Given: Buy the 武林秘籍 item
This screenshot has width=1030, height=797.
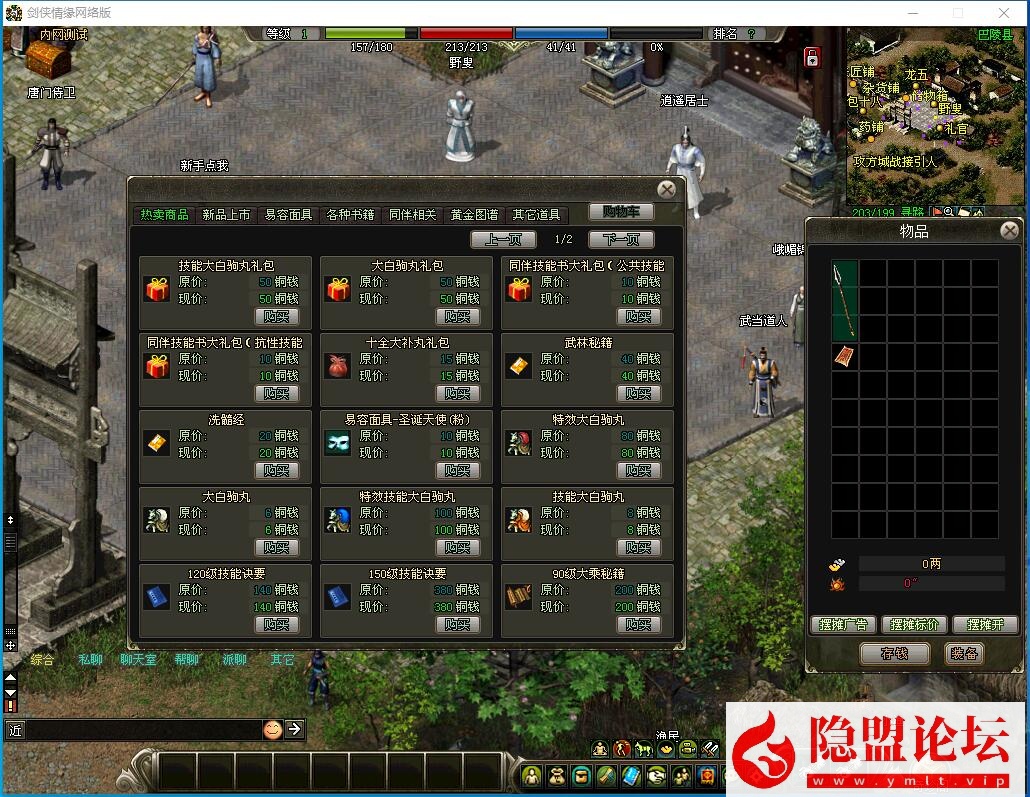Looking at the screenshot, I should [639, 393].
